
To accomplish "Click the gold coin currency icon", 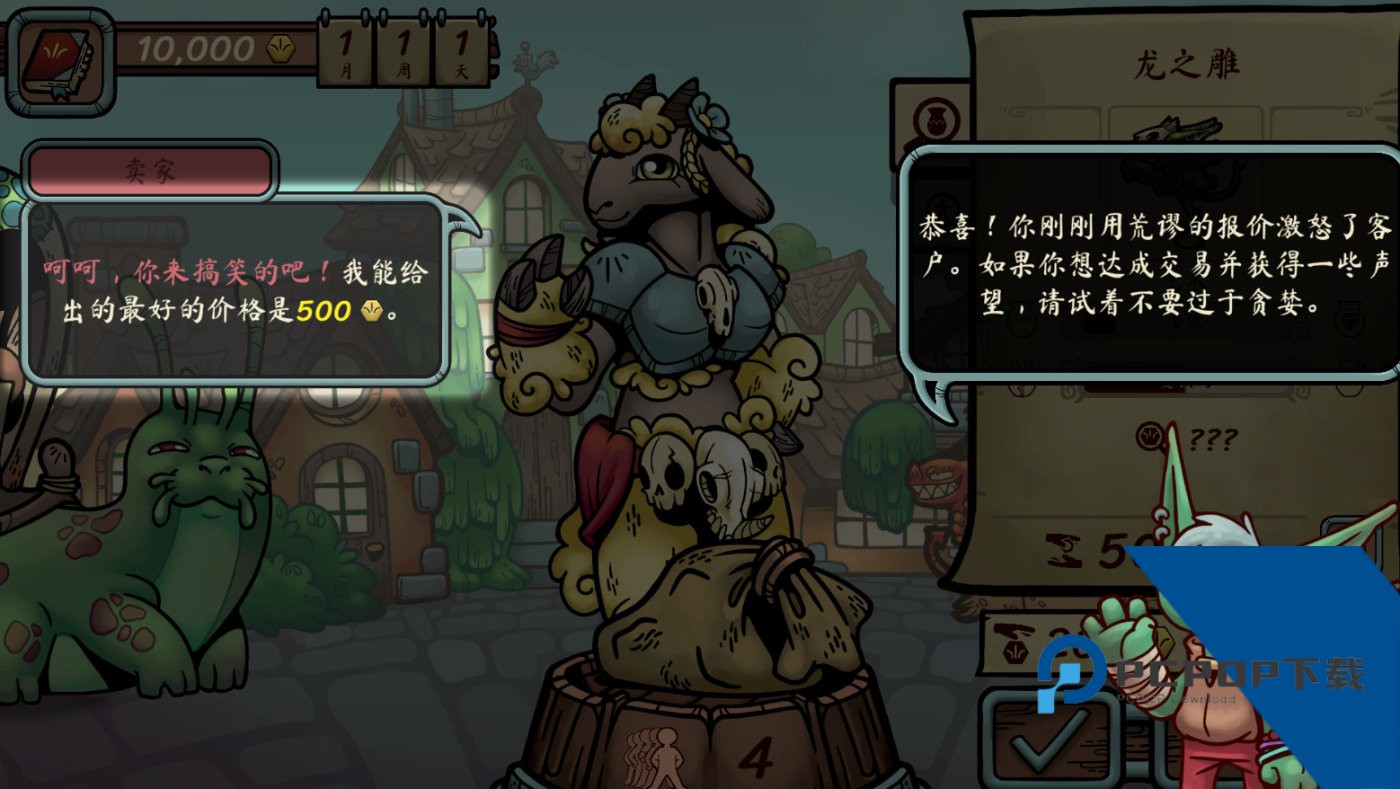I will (280, 47).
